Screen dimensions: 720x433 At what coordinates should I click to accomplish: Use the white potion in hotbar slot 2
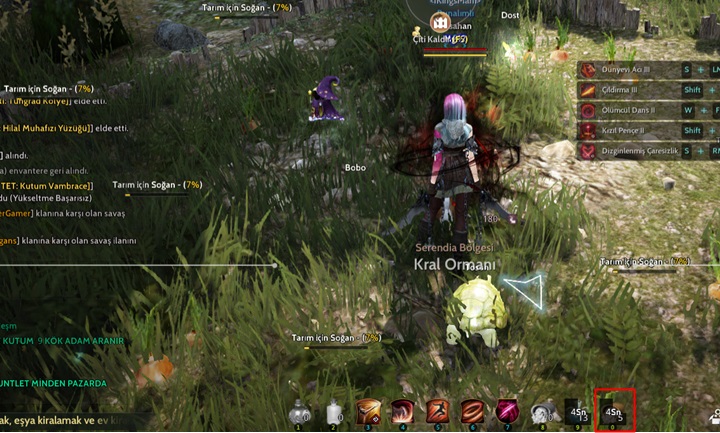[x=333, y=411]
